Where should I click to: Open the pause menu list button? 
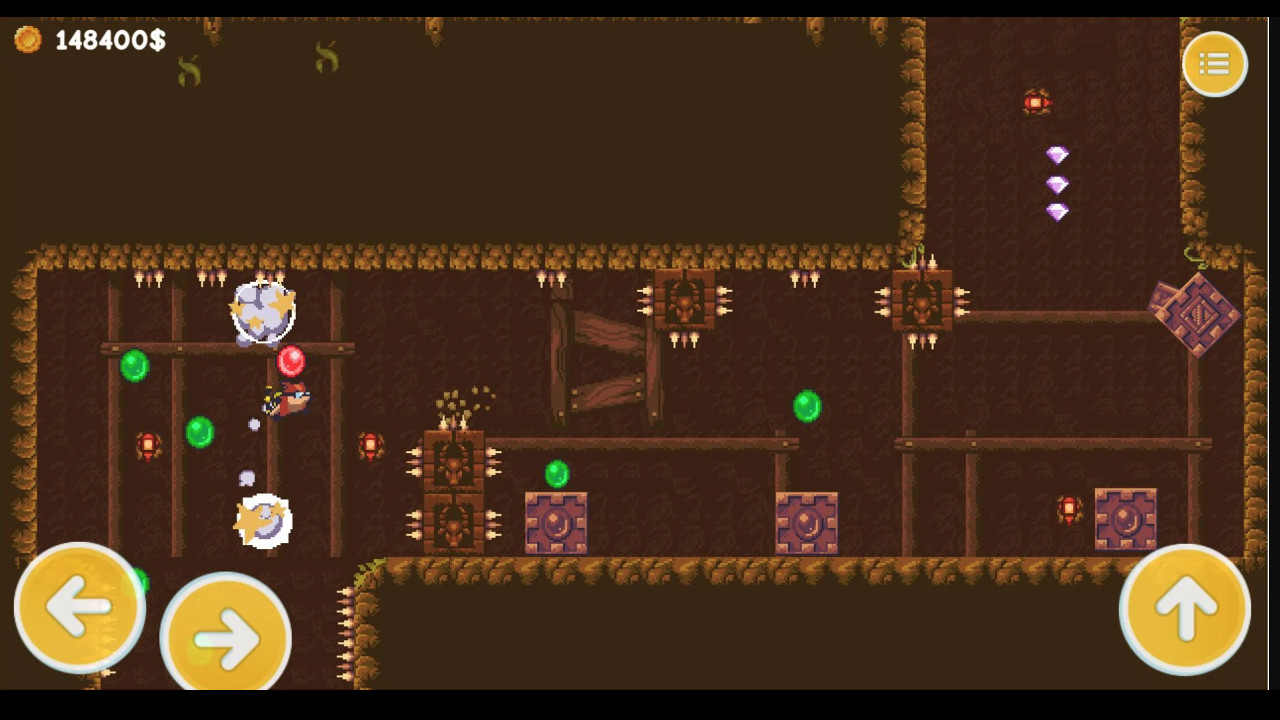click(1214, 63)
